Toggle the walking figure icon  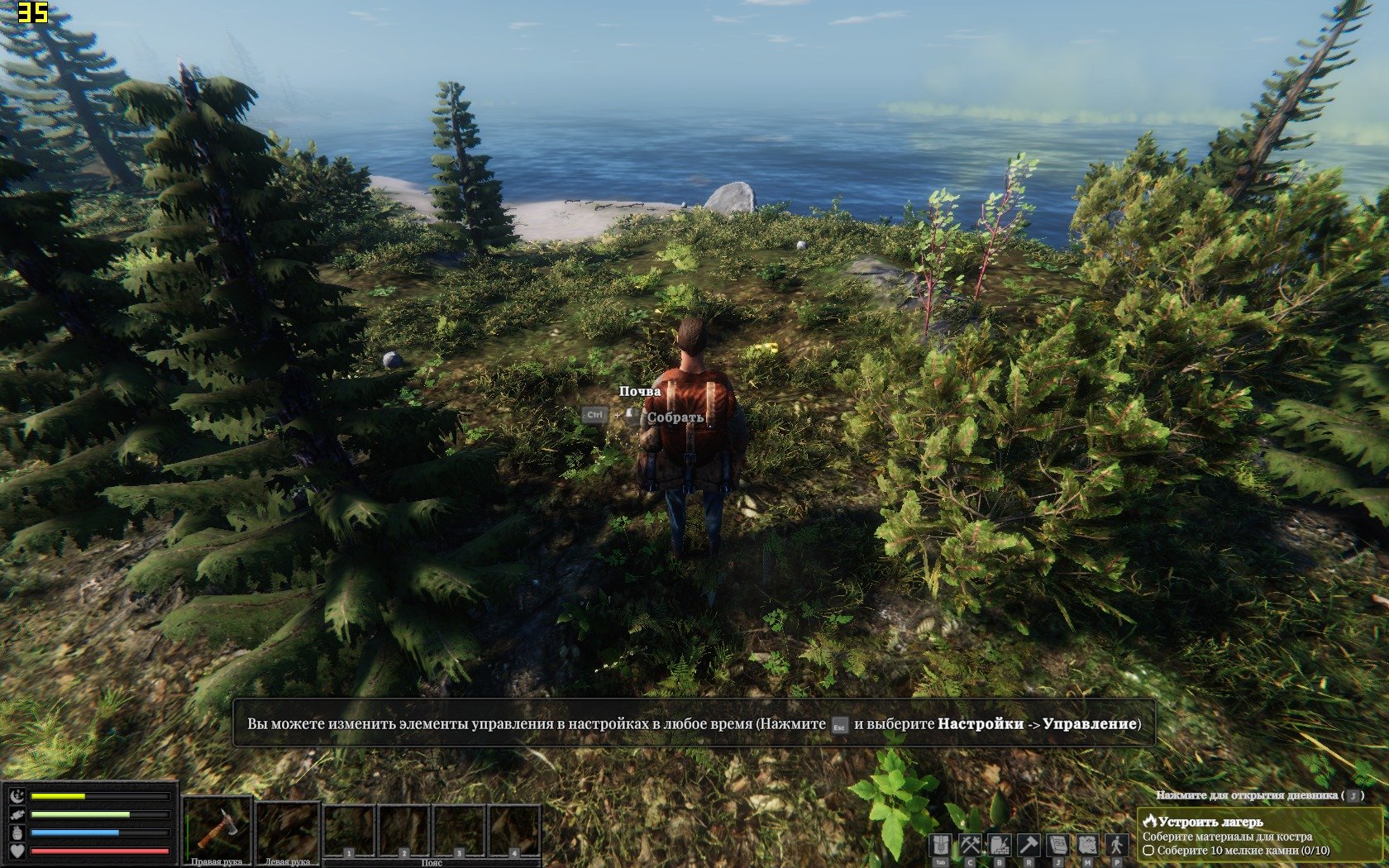(1117, 846)
